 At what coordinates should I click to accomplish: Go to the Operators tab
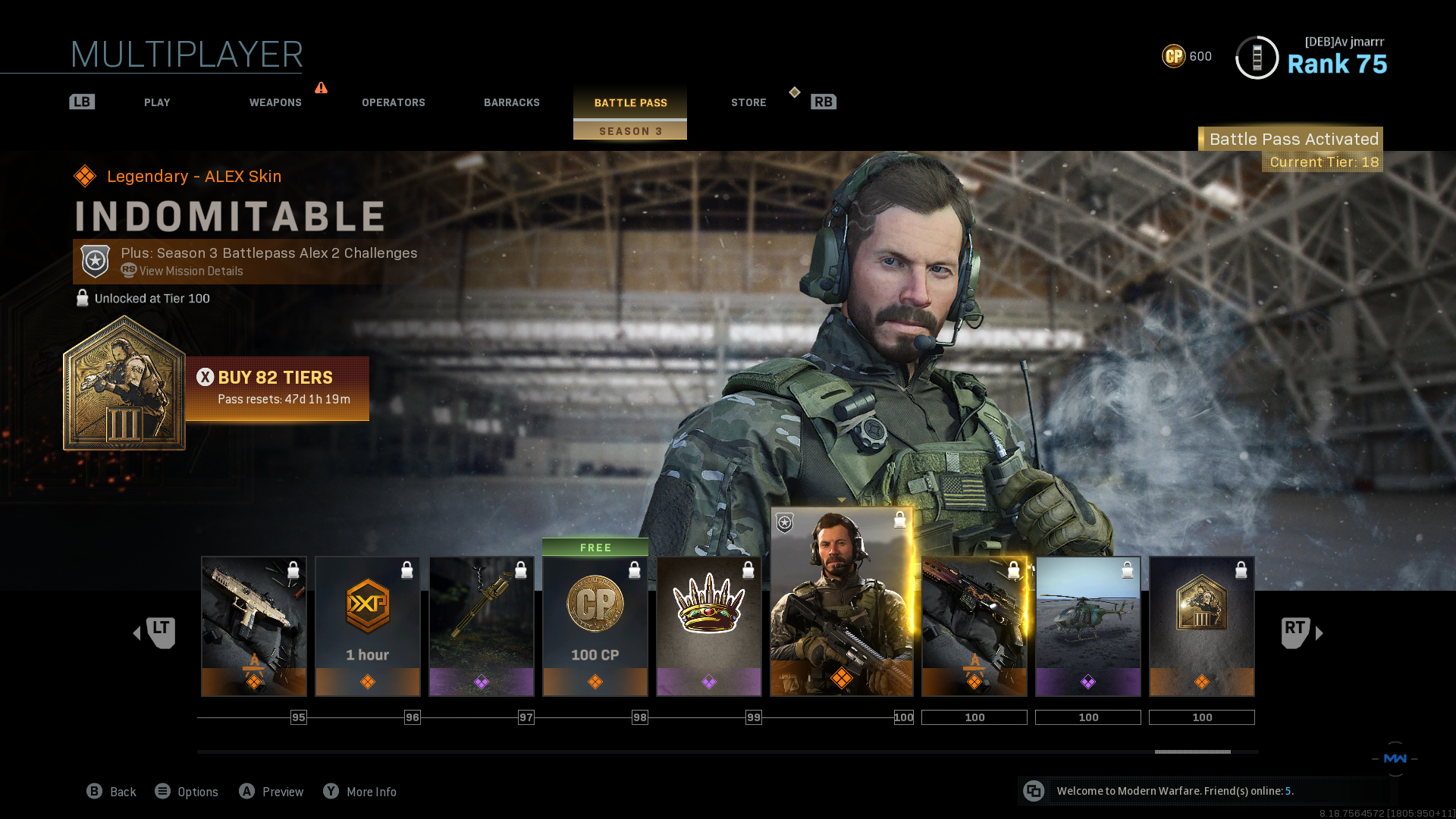393,102
